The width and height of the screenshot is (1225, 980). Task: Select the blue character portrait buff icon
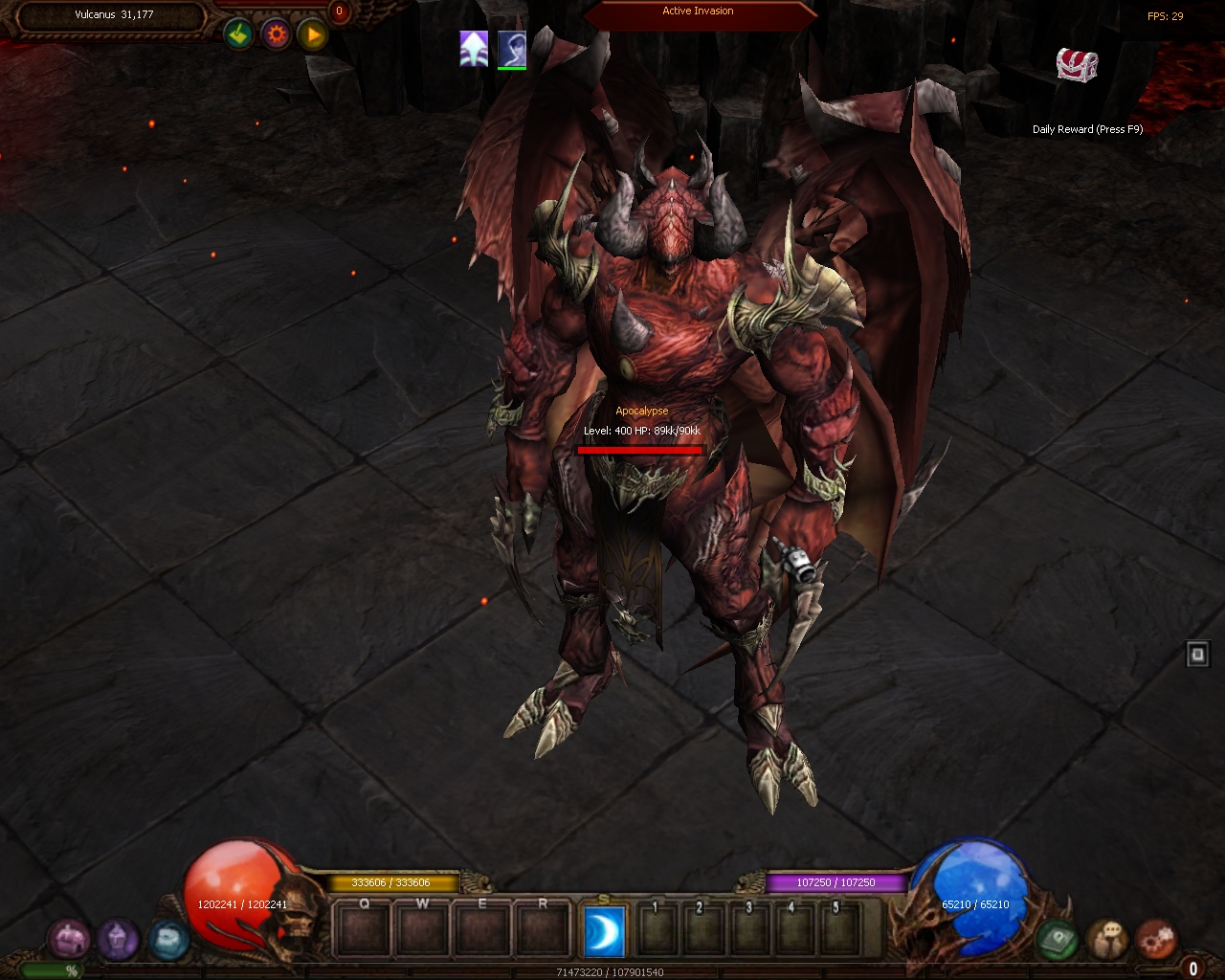(512, 48)
